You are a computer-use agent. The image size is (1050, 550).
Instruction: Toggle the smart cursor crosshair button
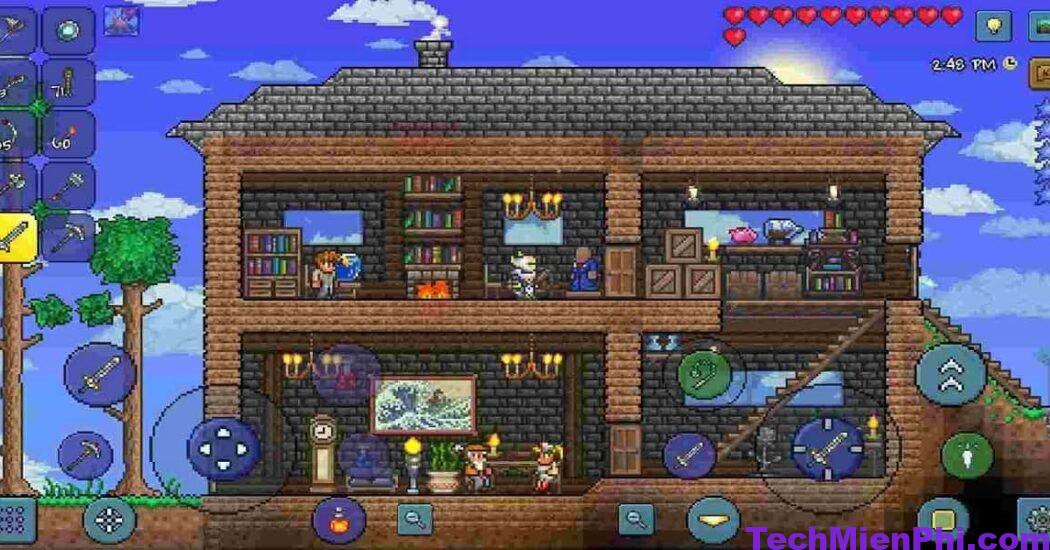coord(108,520)
